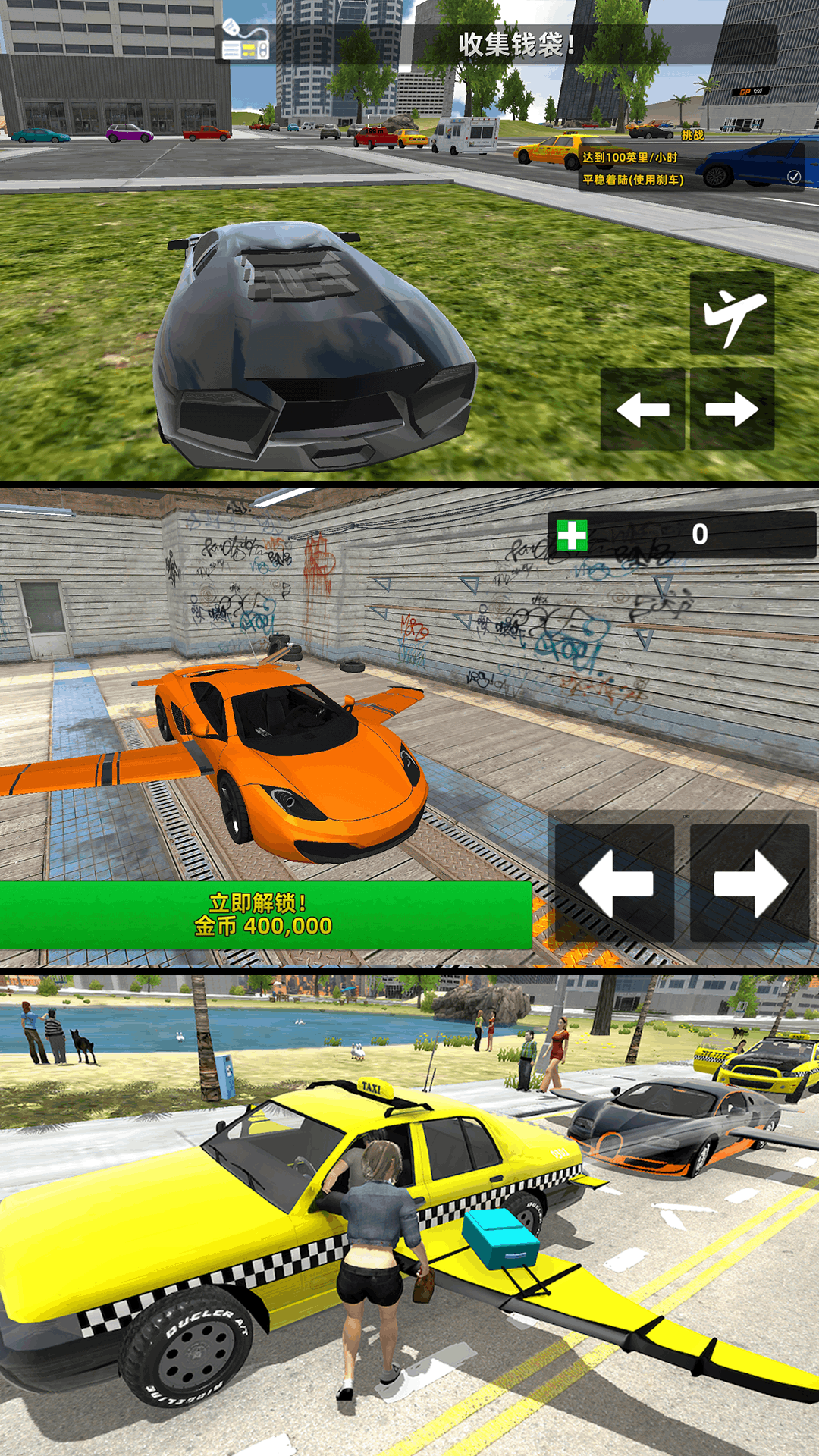Activate the airplane flight mode button

(732, 313)
